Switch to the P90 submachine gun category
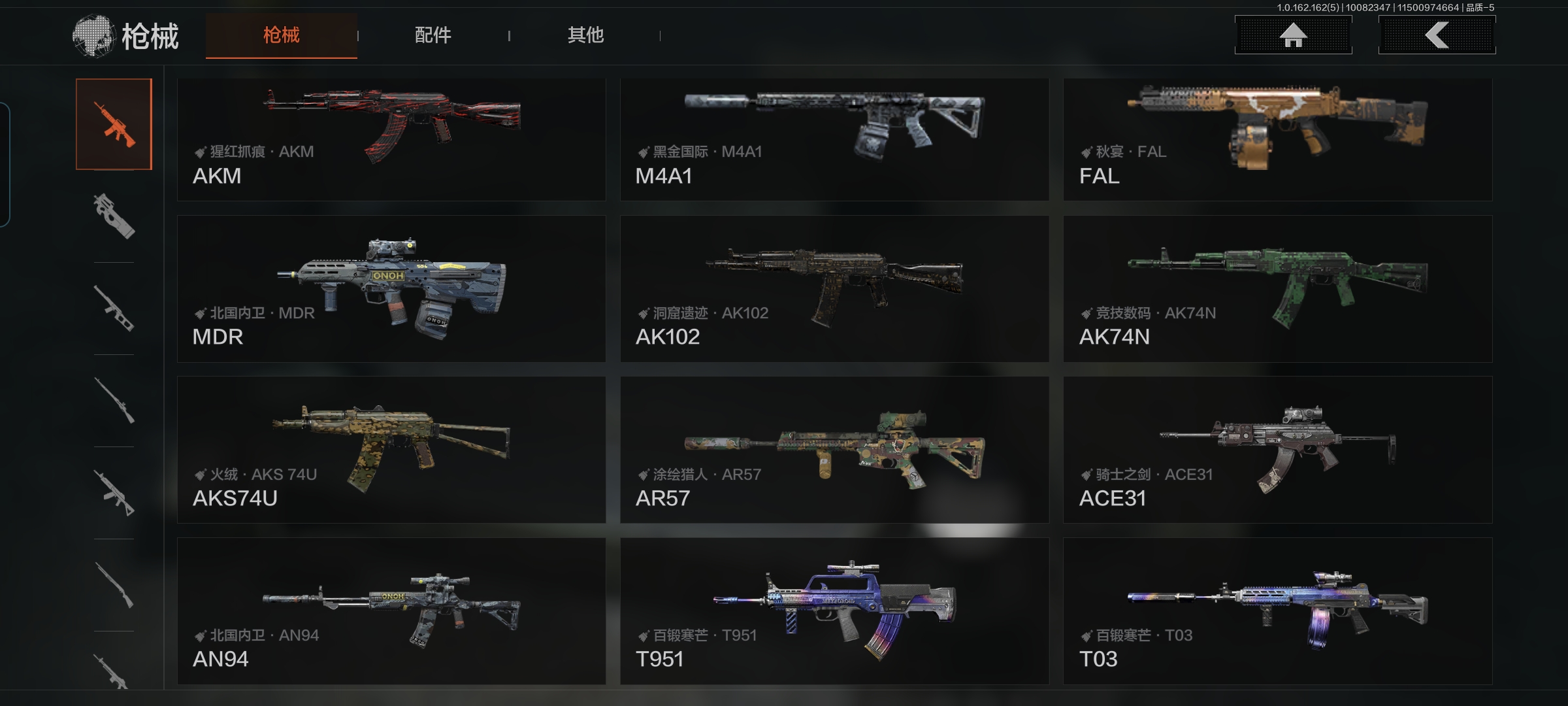 pyautogui.click(x=114, y=216)
